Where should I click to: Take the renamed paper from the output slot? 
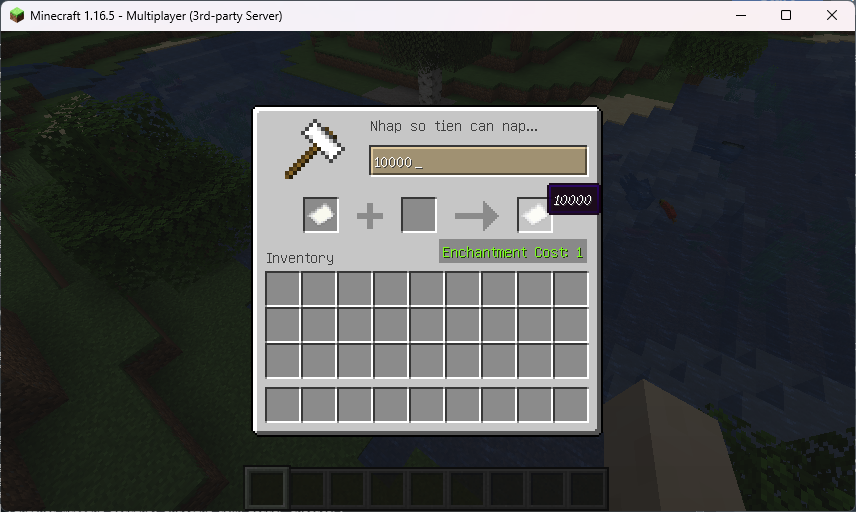[534, 215]
